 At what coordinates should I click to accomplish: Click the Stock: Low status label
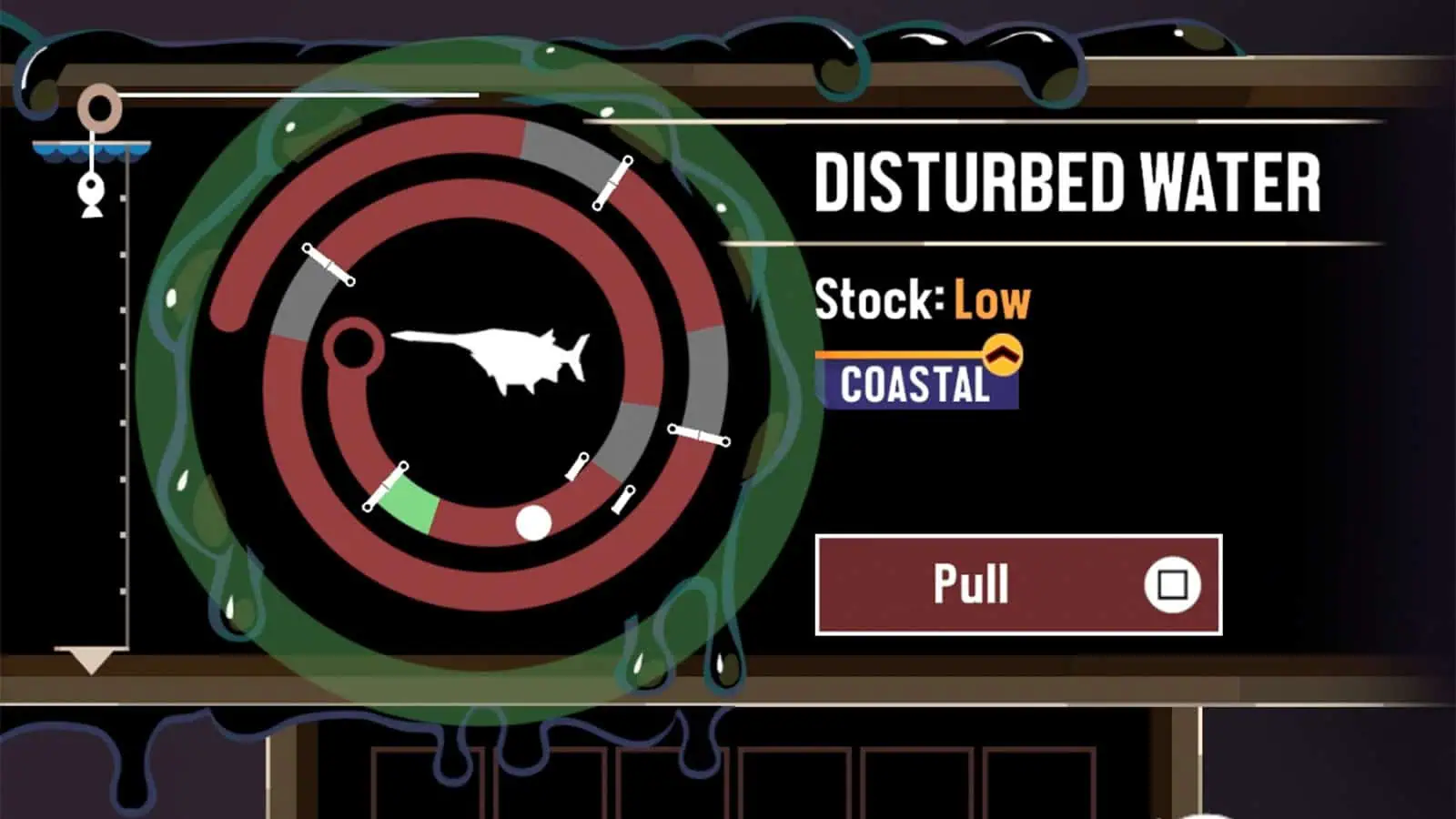[x=922, y=300]
